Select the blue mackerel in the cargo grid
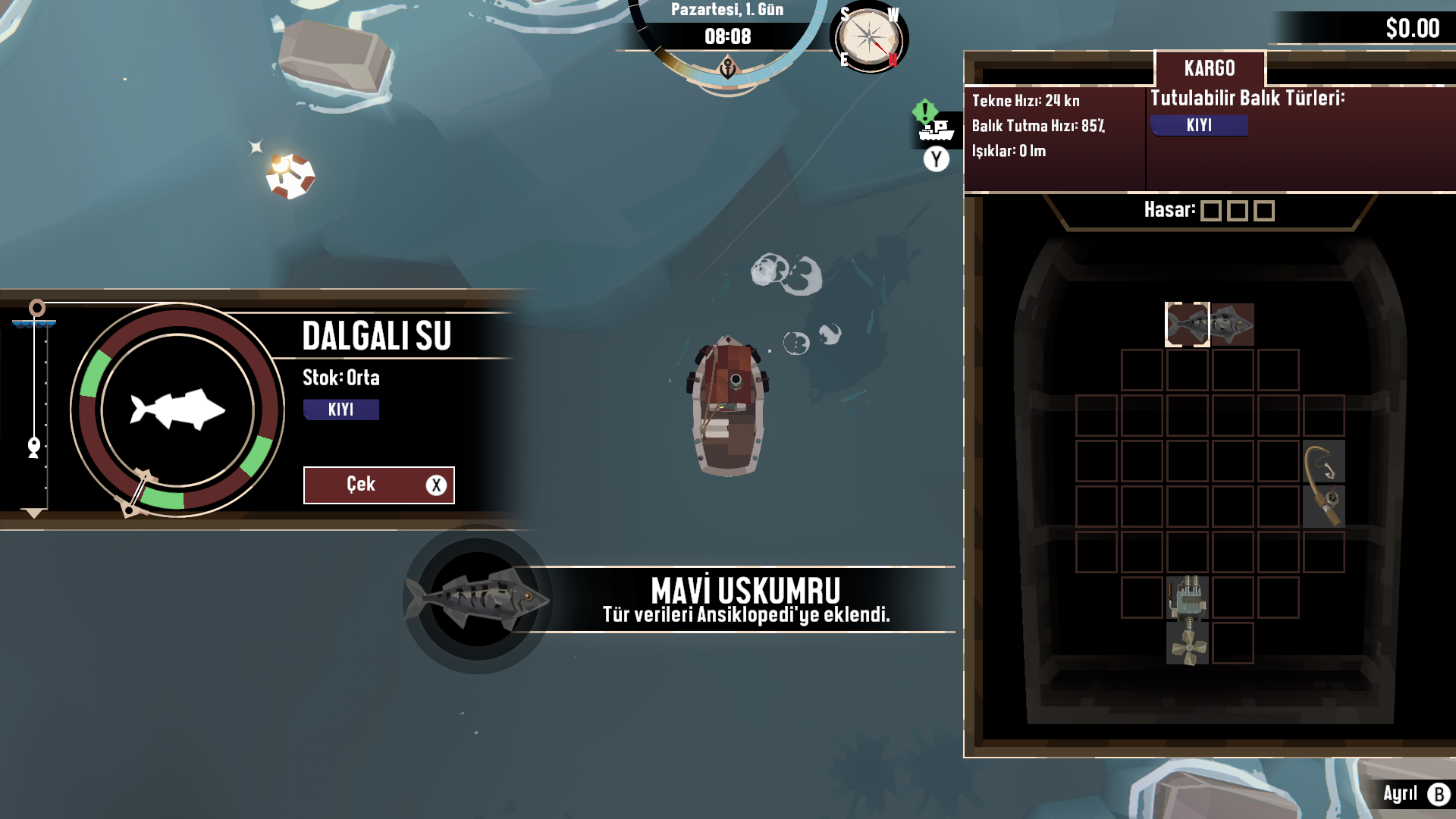Image resolution: width=1456 pixels, height=819 pixels. click(1210, 325)
